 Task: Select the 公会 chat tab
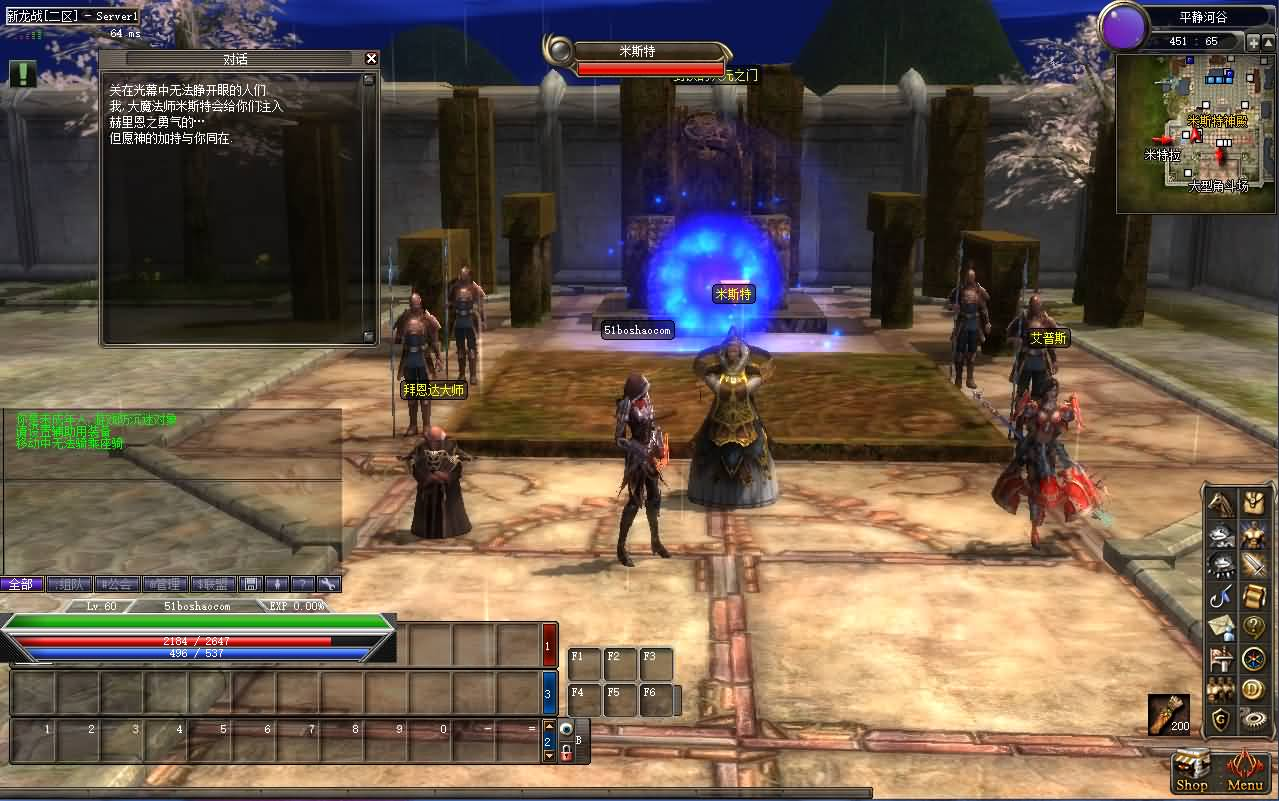(x=119, y=584)
